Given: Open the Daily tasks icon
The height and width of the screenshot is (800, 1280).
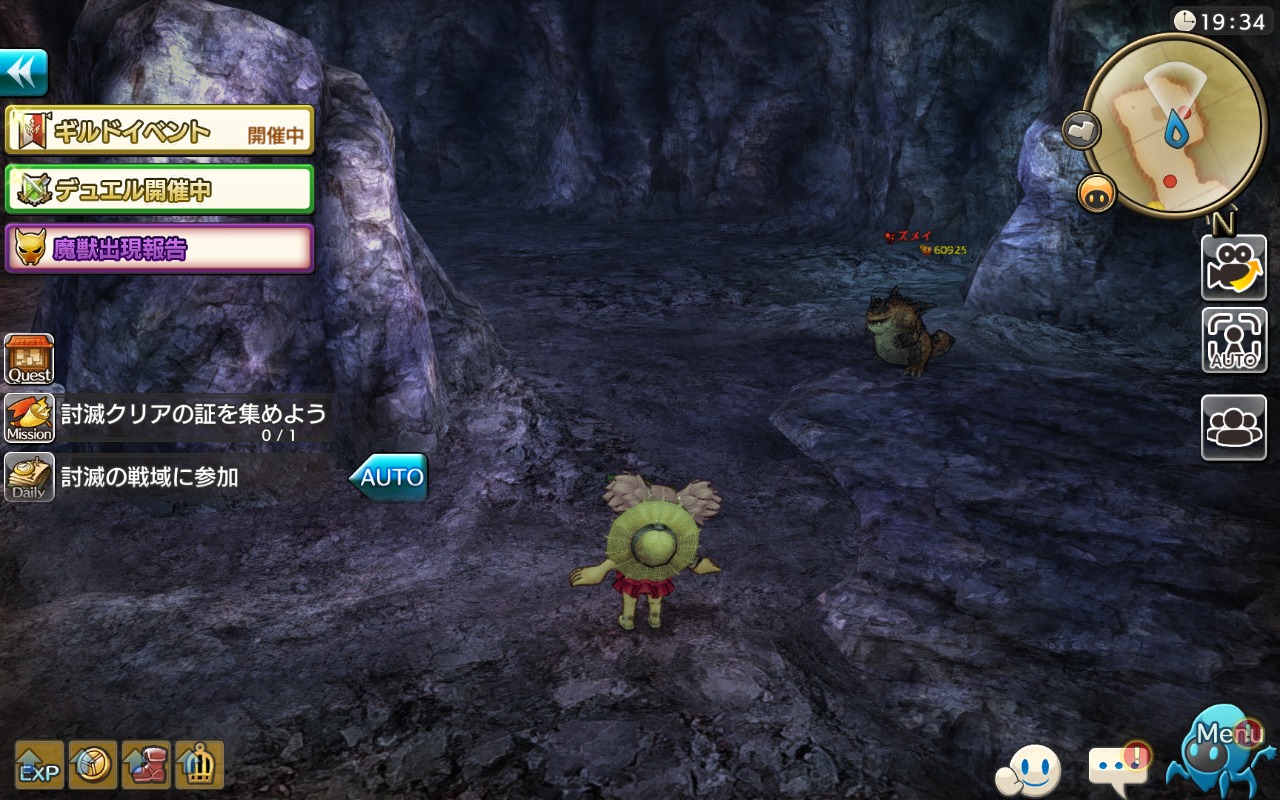Looking at the screenshot, I should tap(29, 477).
